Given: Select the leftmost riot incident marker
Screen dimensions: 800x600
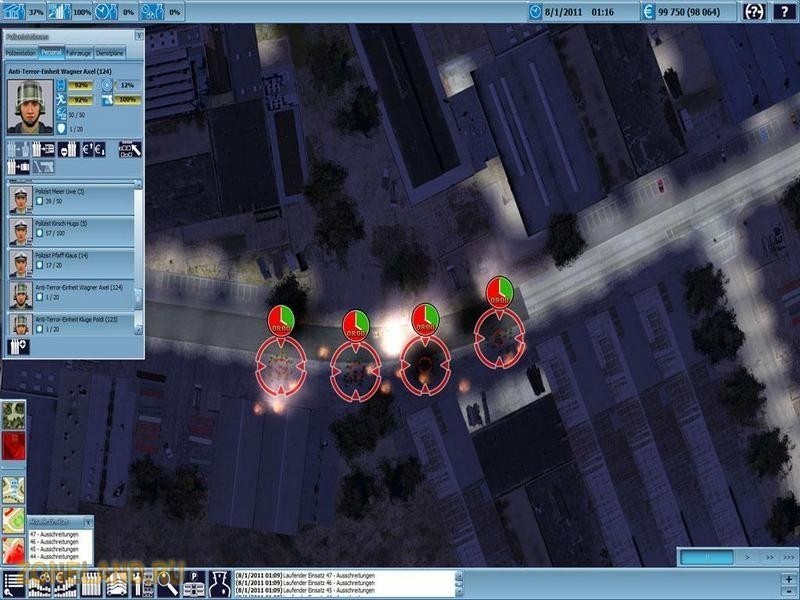Looking at the screenshot, I should pyautogui.click(x=280, y=364).
